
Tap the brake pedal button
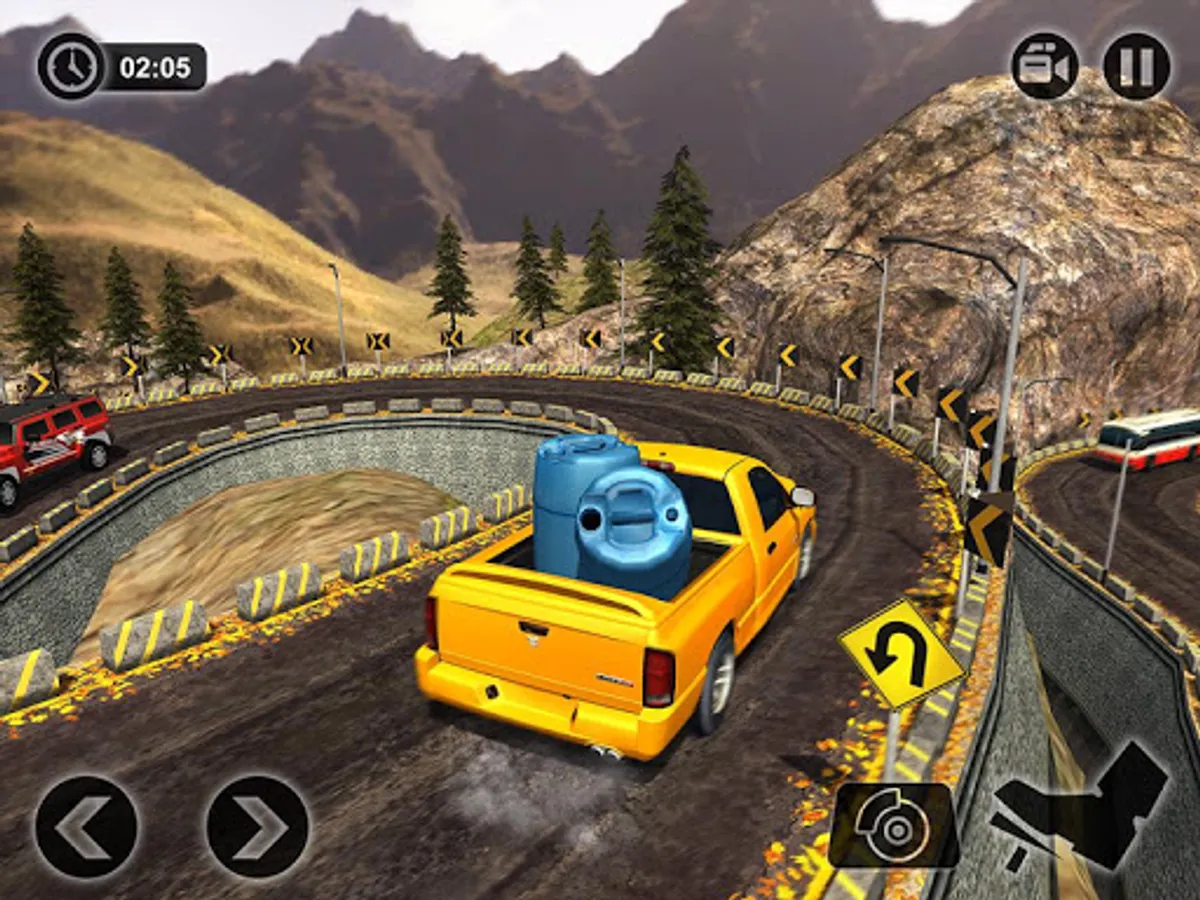(x=893, y=825)
